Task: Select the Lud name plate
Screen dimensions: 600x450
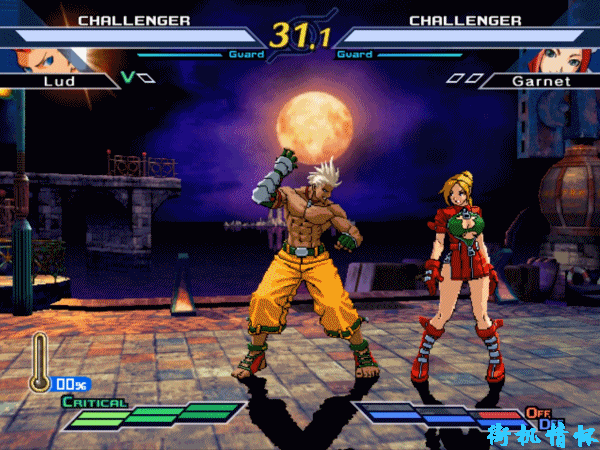Action: pyautogui.click(x=60, y=79)
